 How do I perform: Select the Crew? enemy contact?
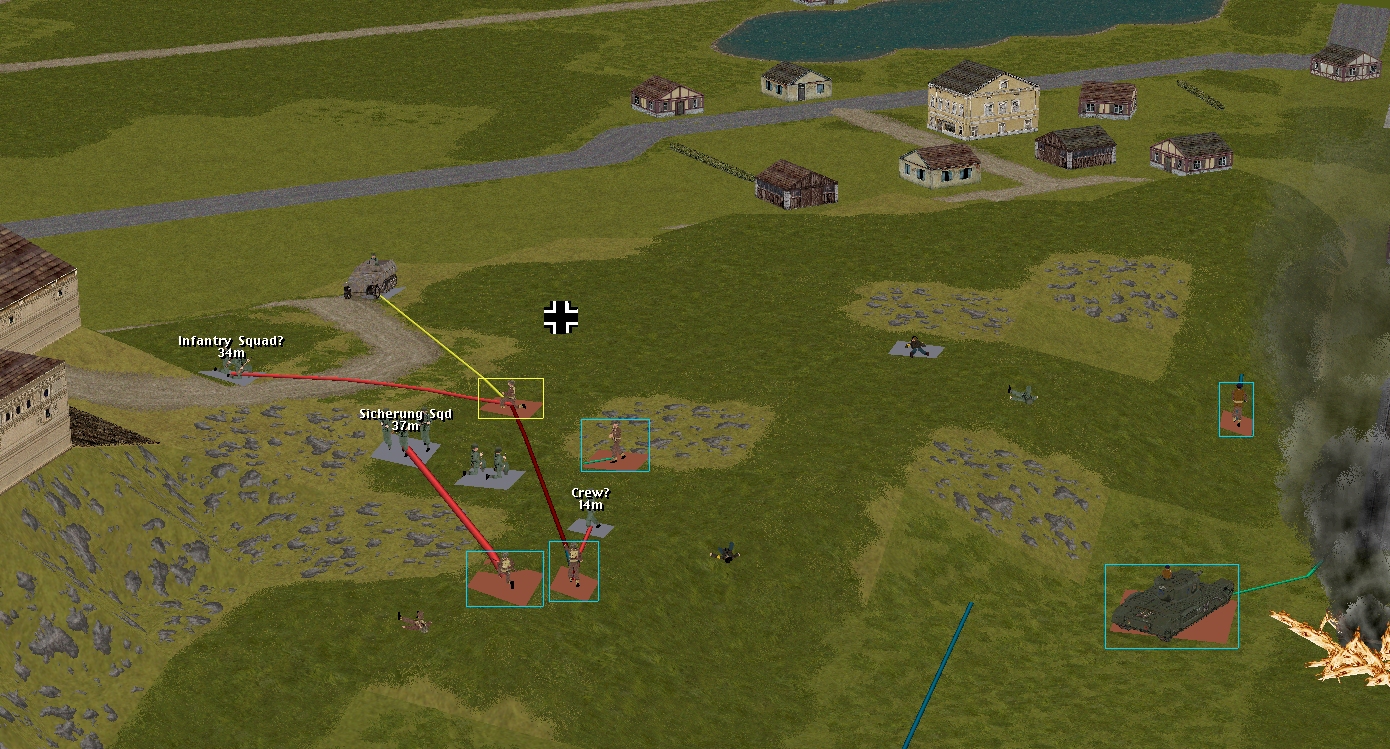pyautogui.click(x=590, y=524)
